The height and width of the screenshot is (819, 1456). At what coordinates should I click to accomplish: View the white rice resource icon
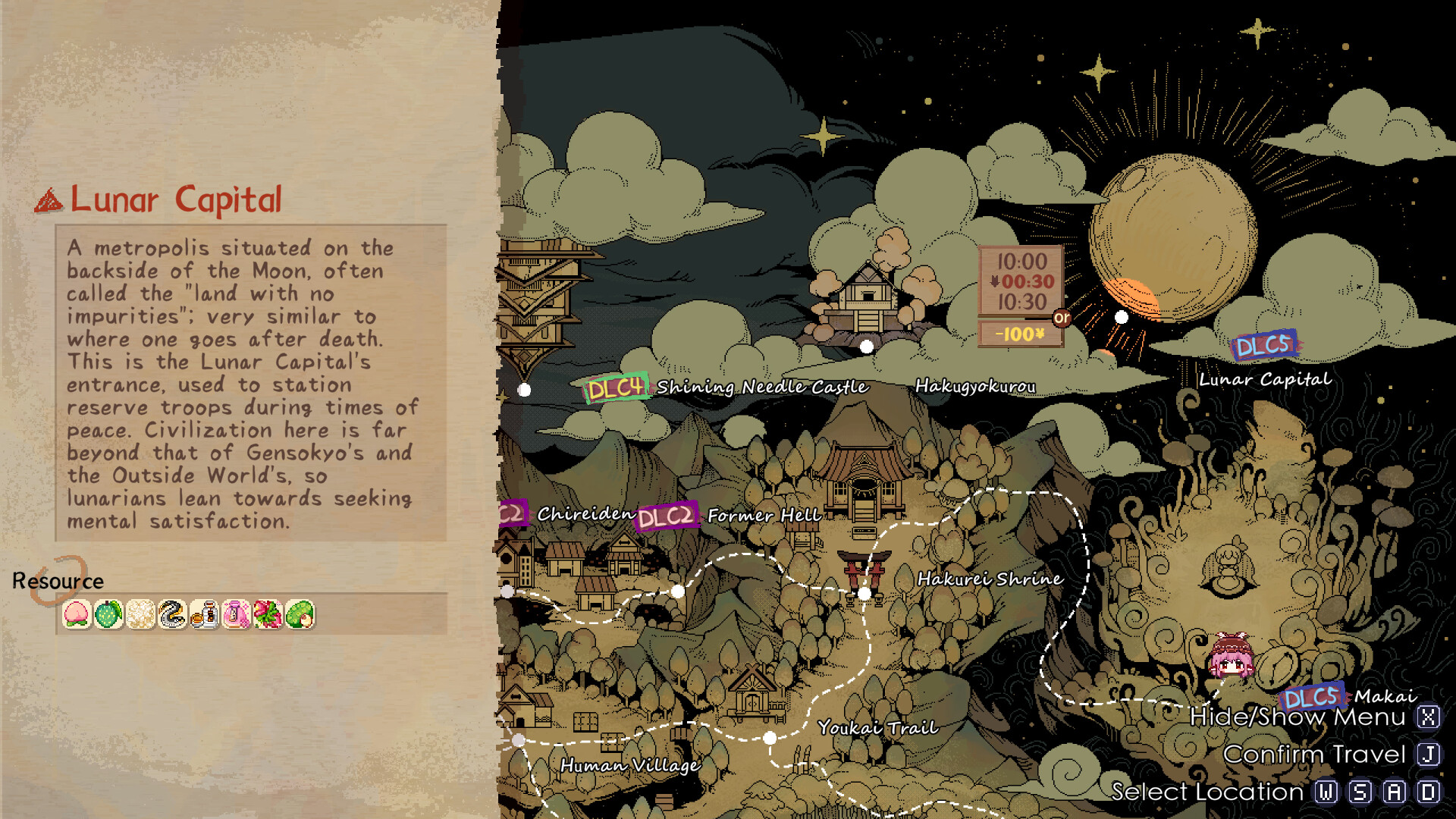(x=141, y=614)
